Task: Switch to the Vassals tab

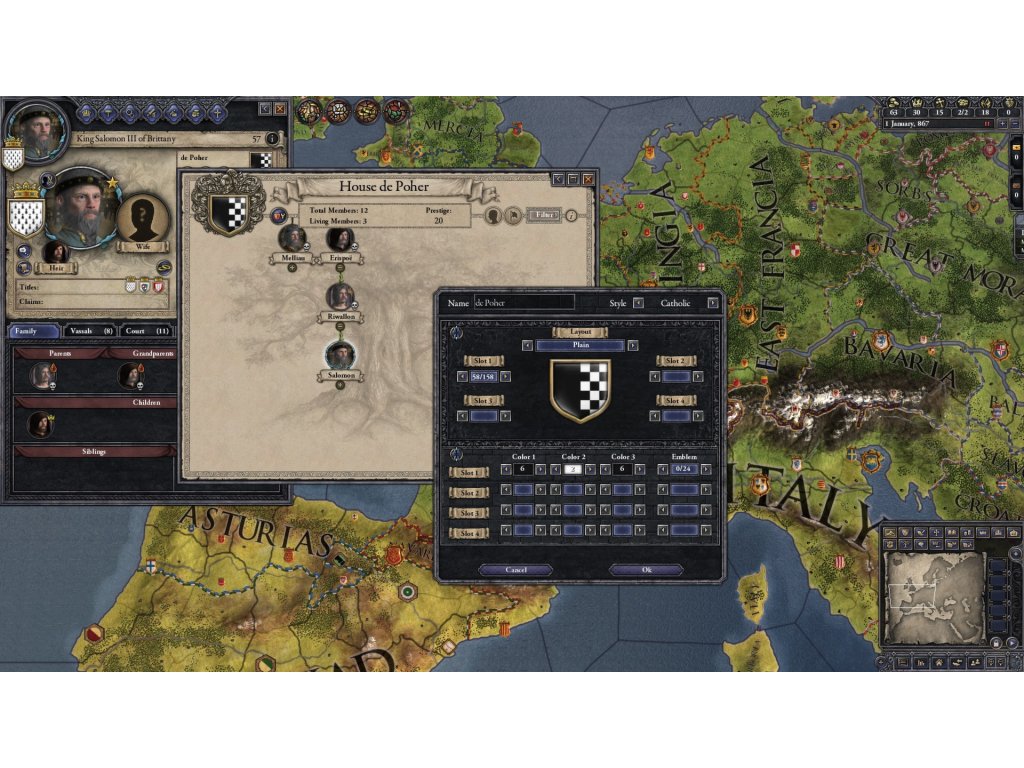Action: (x=90, y=330)
